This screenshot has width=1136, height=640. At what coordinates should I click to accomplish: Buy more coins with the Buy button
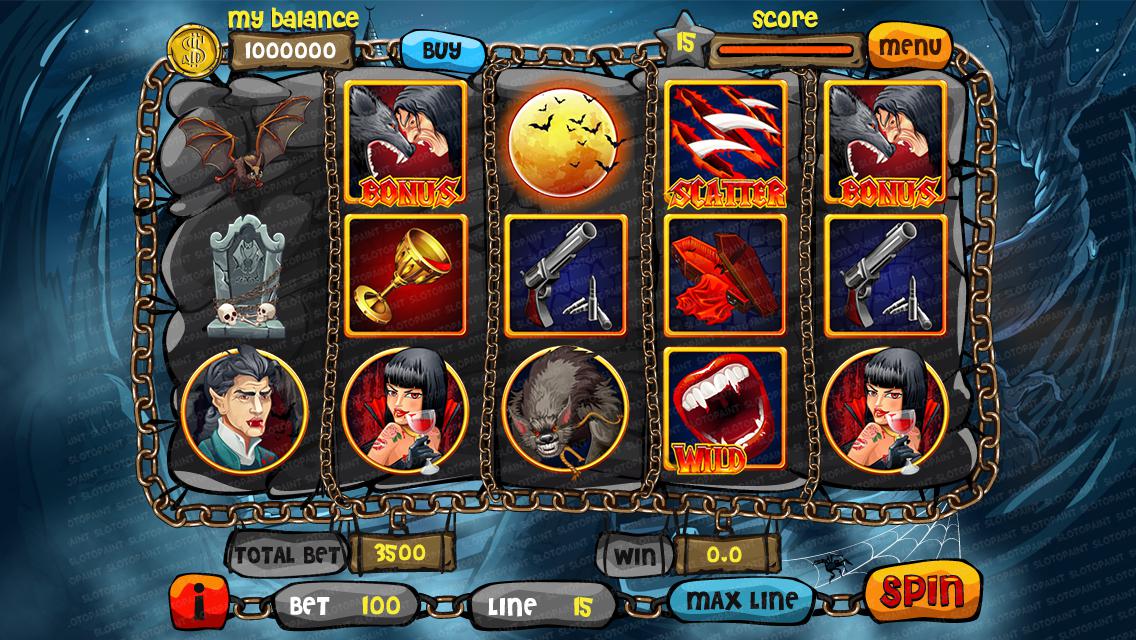(x=441, y=48)
